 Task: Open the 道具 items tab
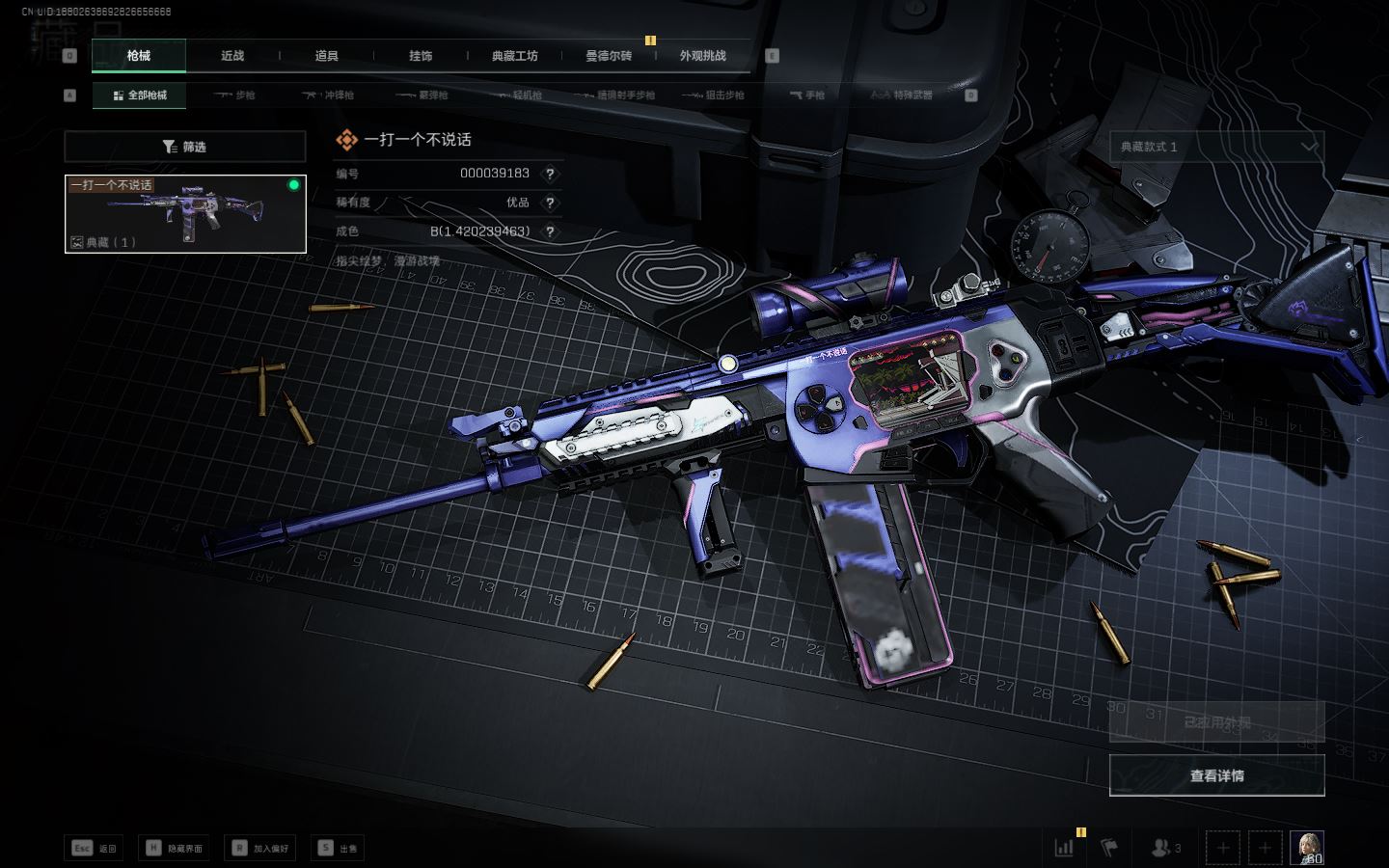point(326,56)
